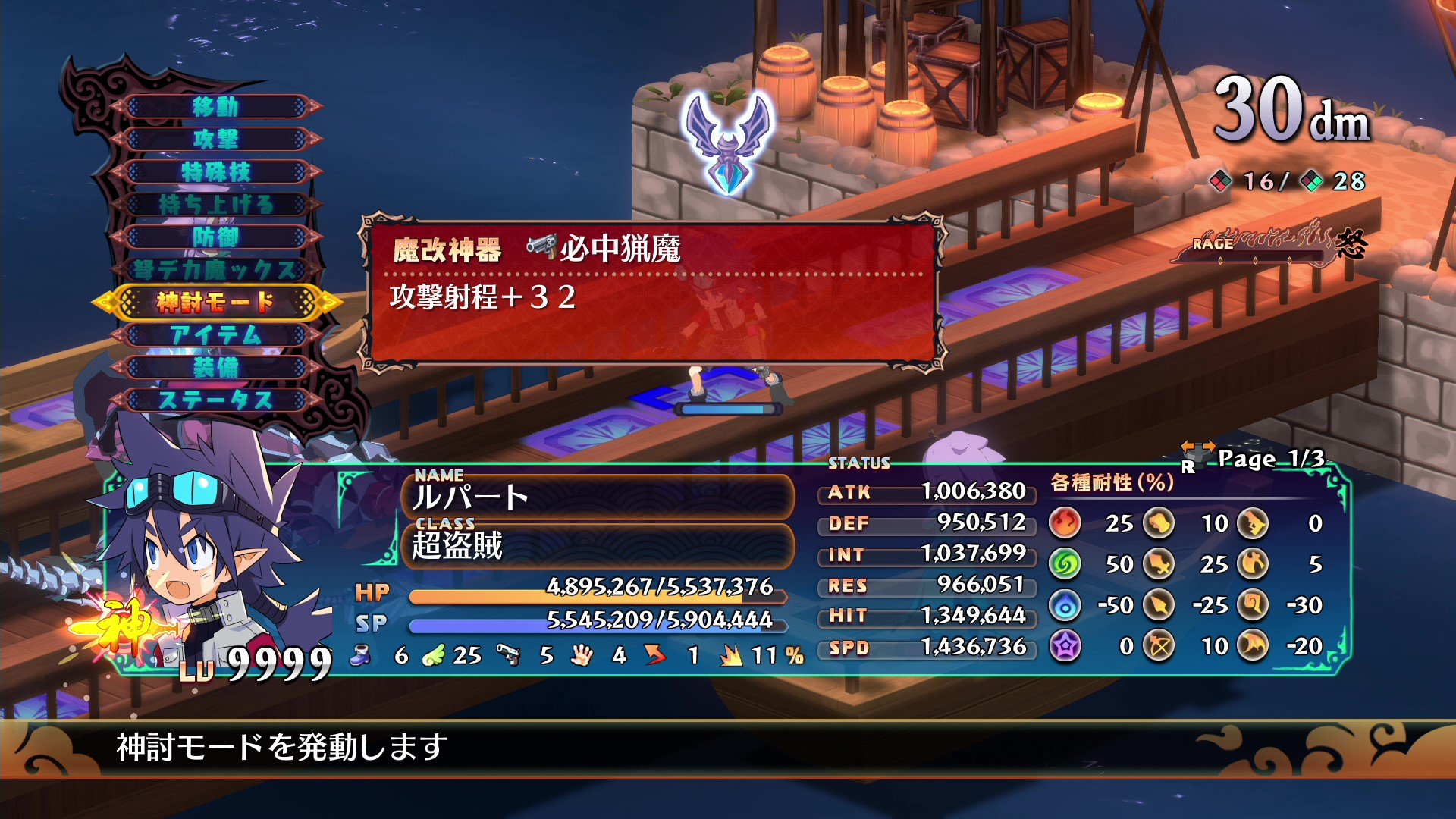Select the fire element resistance icon

pos(1065,523)
